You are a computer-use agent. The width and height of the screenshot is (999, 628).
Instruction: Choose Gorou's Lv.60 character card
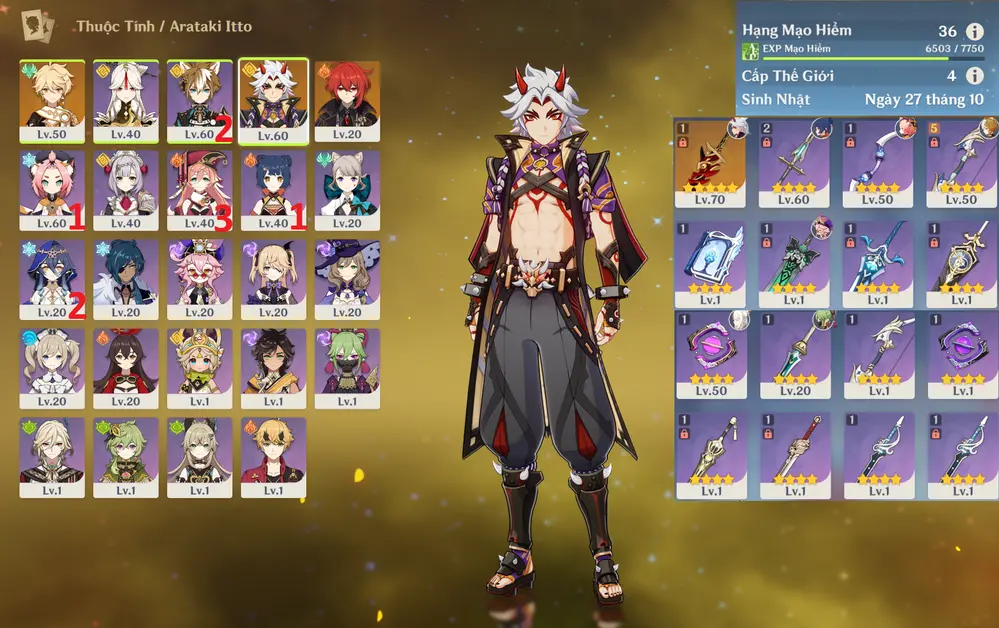pos(199,100)
